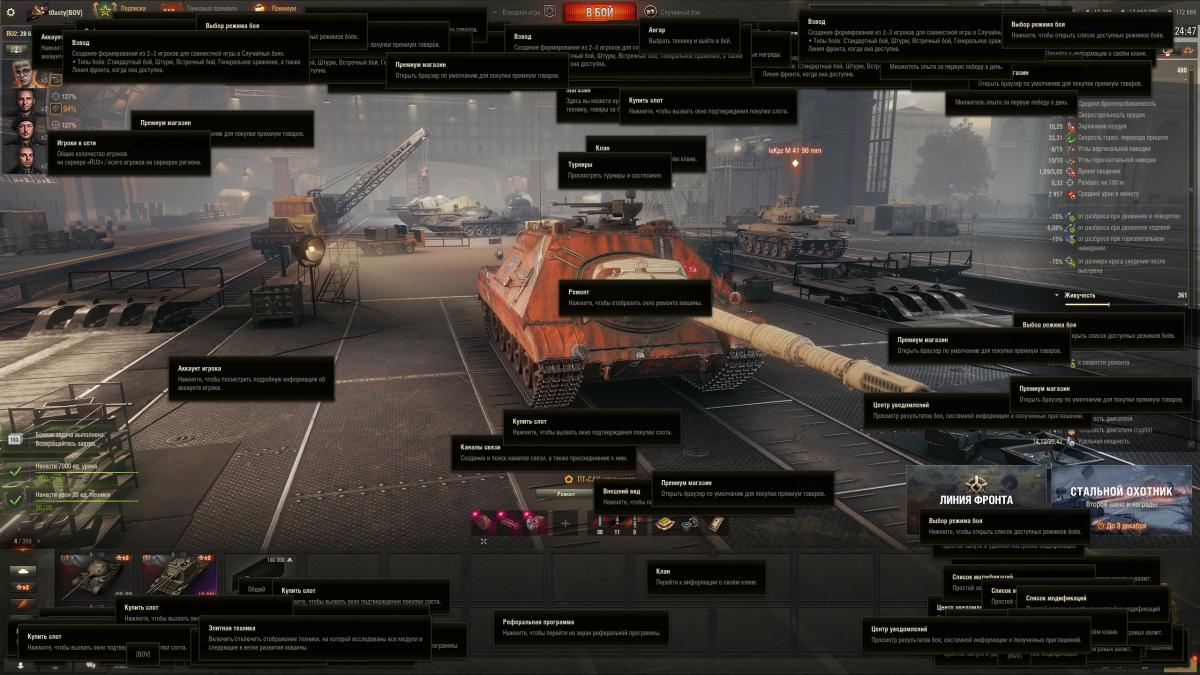Click the Ремонт repair button
This screenshot has height=675, width=1200.
566,493
